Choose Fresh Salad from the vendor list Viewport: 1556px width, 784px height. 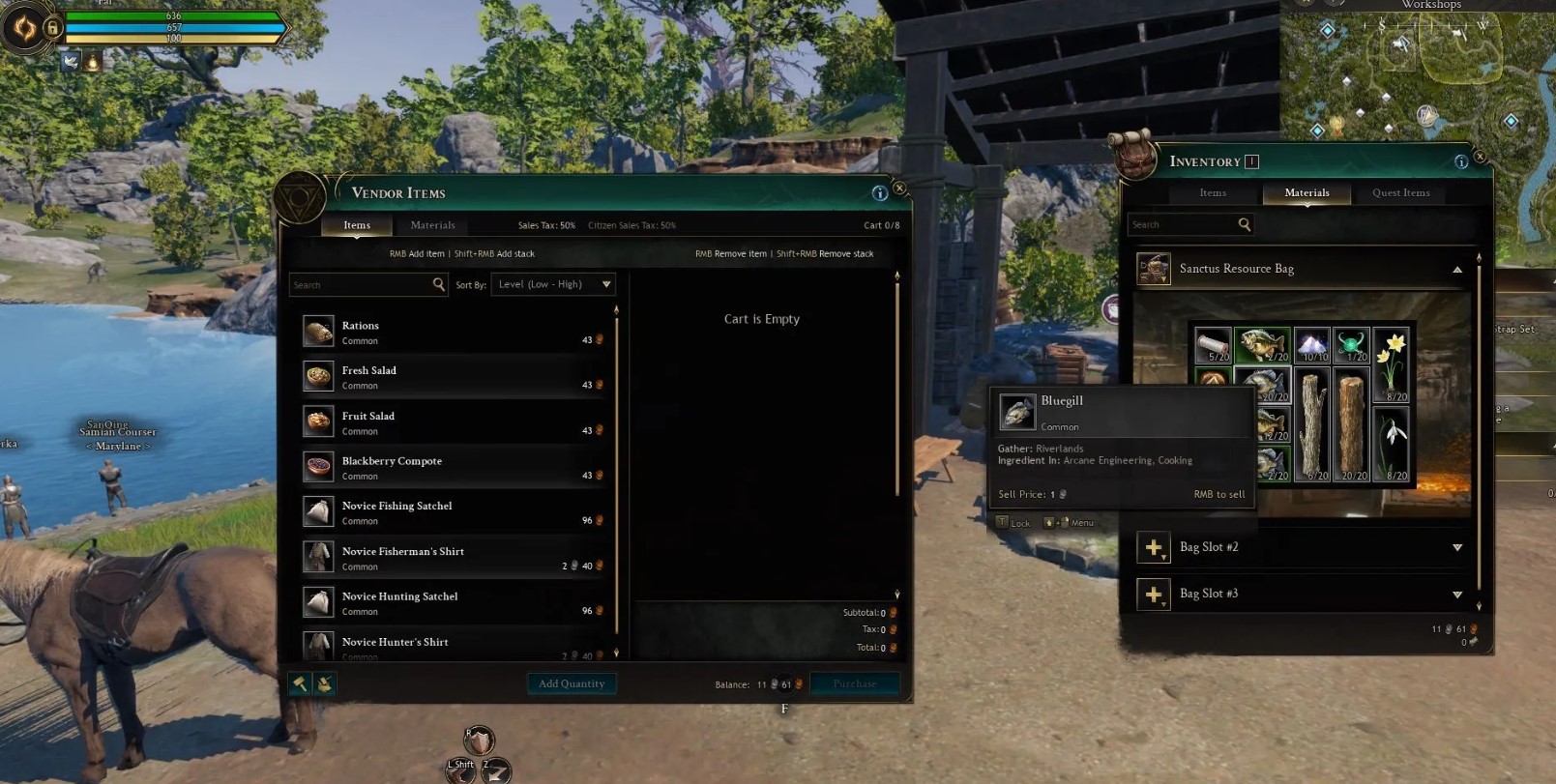click(455, 377)
